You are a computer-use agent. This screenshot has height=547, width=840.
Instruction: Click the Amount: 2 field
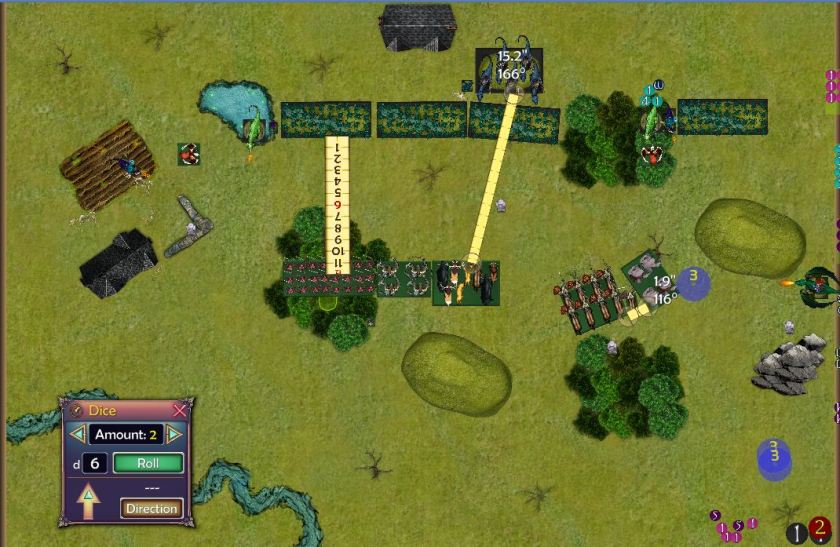[125, 434]
